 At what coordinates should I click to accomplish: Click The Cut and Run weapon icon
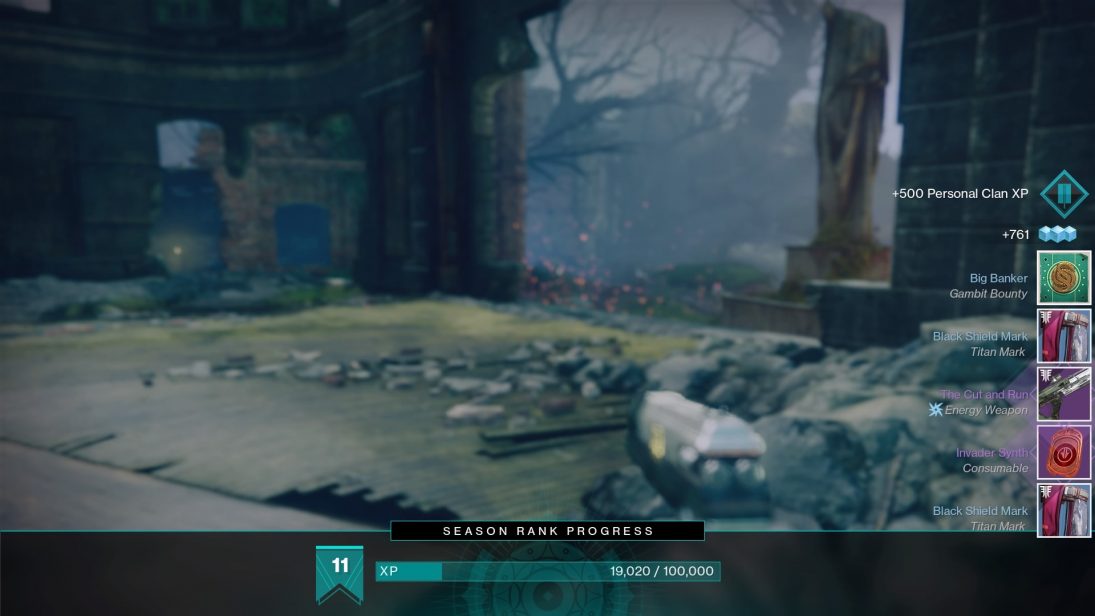click(1064, 394)
